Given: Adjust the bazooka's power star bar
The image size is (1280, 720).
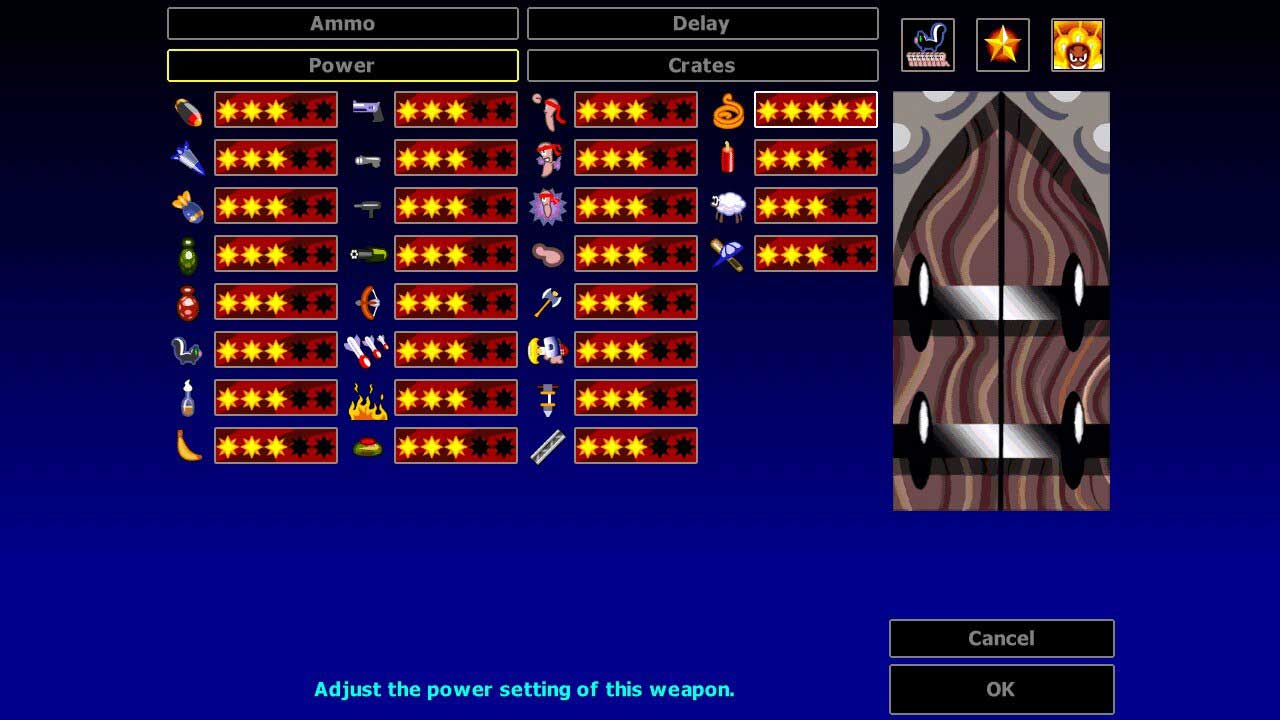Looking at the screenshot, I should pyautogui.click(x=276, y=110).
